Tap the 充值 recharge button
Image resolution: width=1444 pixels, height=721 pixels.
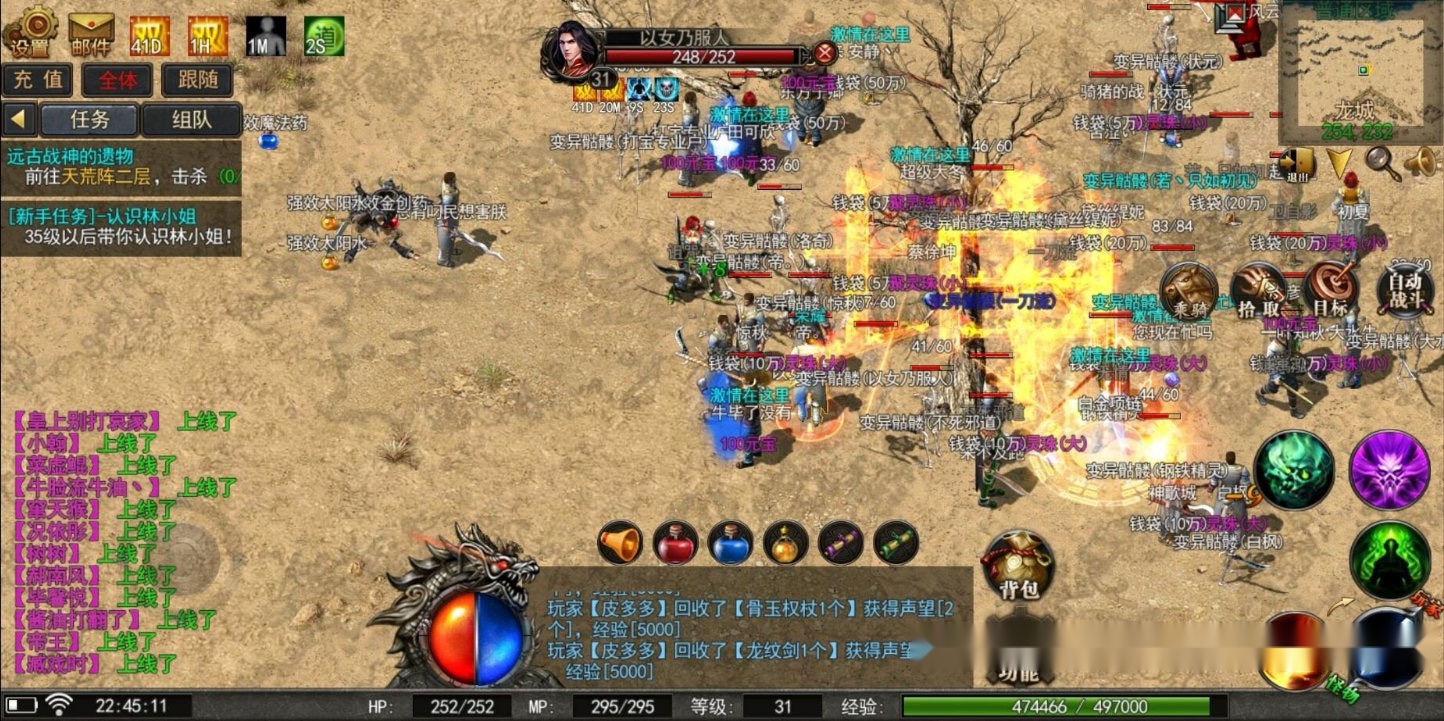click(x=38, y=80)
